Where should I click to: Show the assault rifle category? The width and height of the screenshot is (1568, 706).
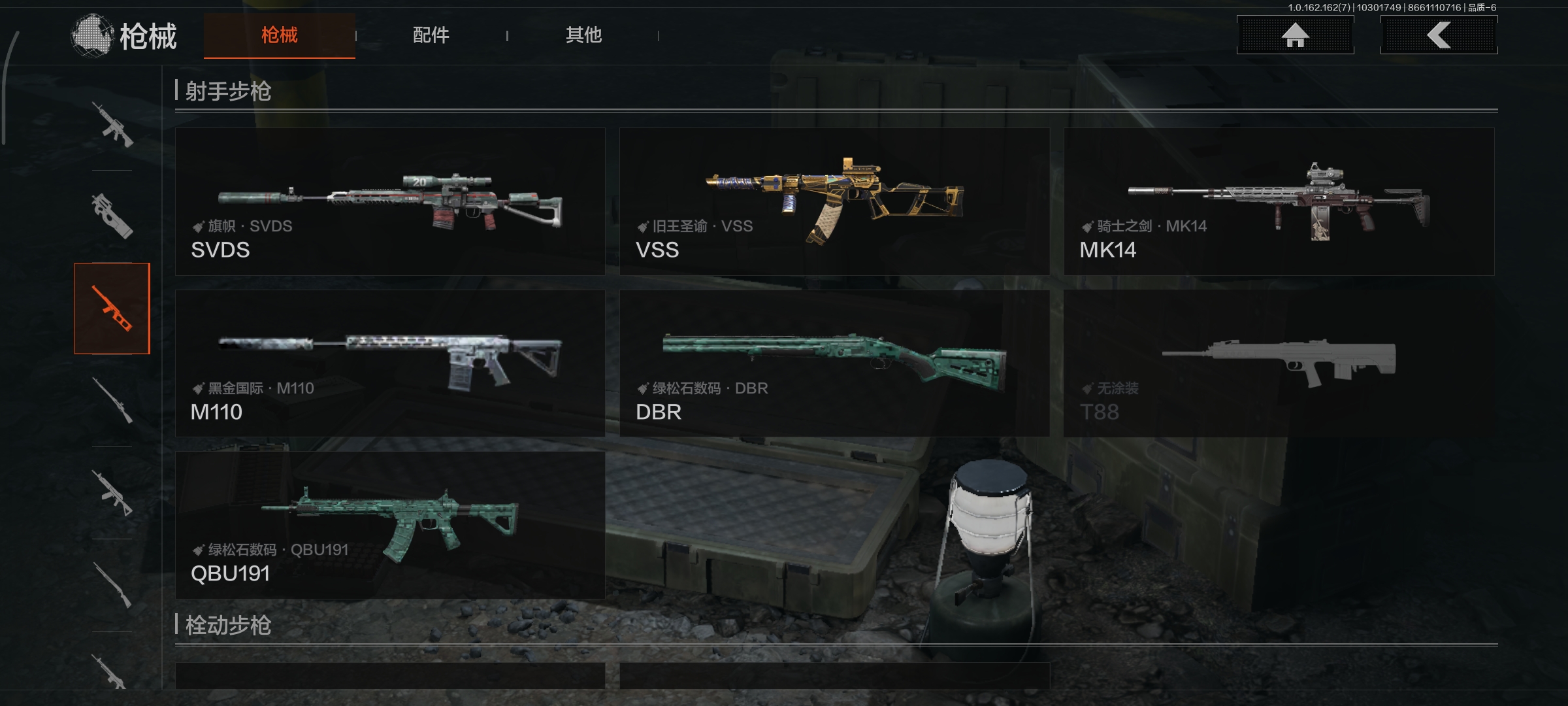tap(112, 124)
